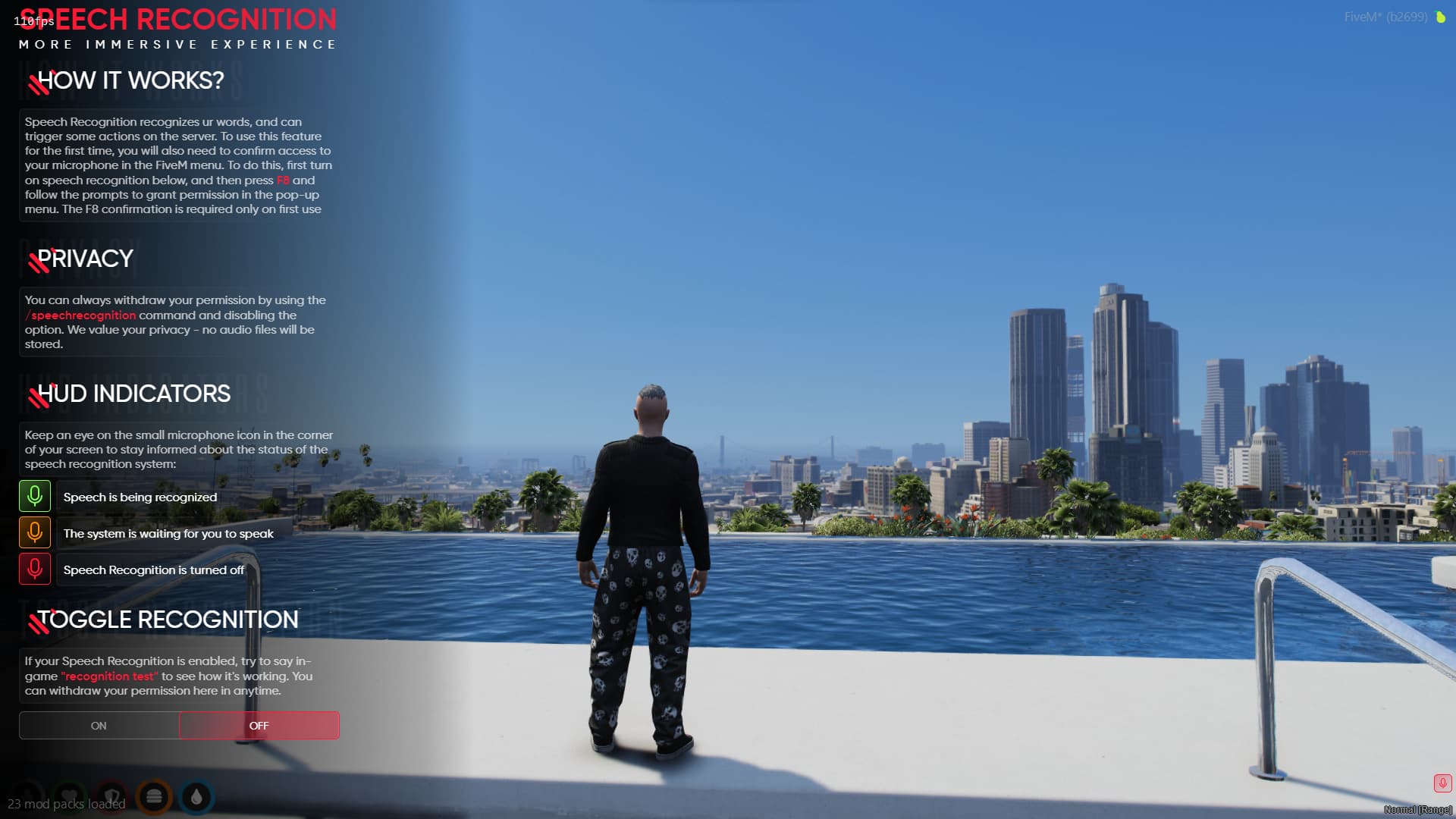
Task: Select the red OFF button
Action: pyautogui.click(x=259, y=726)
